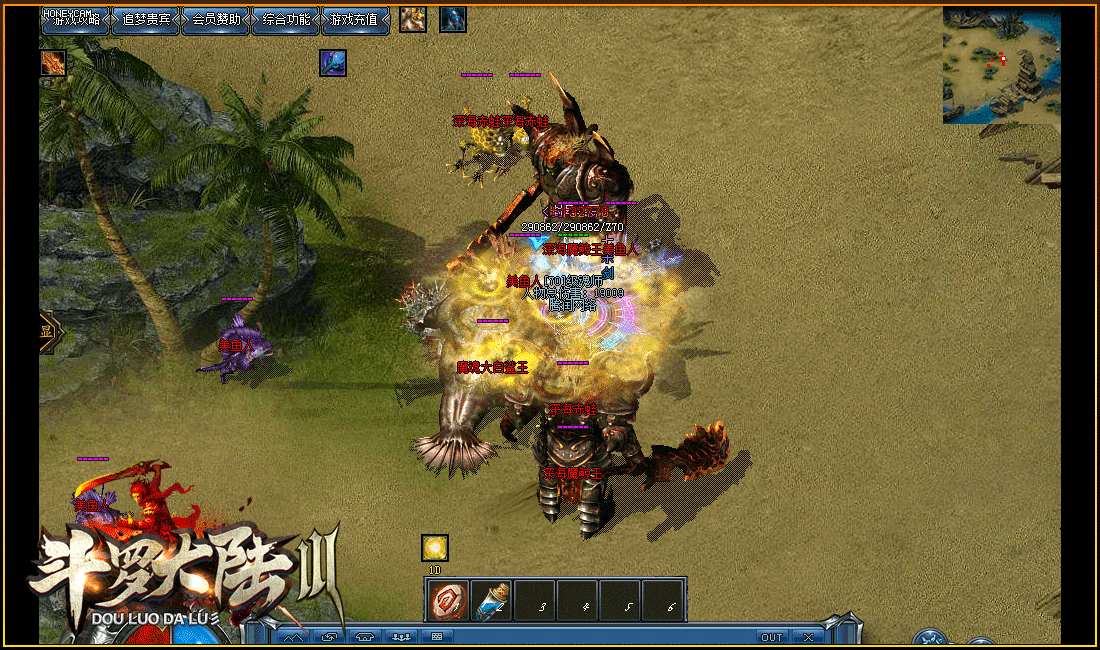Image resolution: width=1100 pixels, height=650 pixels.
Task: Click the grid keypad button on the bottom bar
Action: pos(435,637)
